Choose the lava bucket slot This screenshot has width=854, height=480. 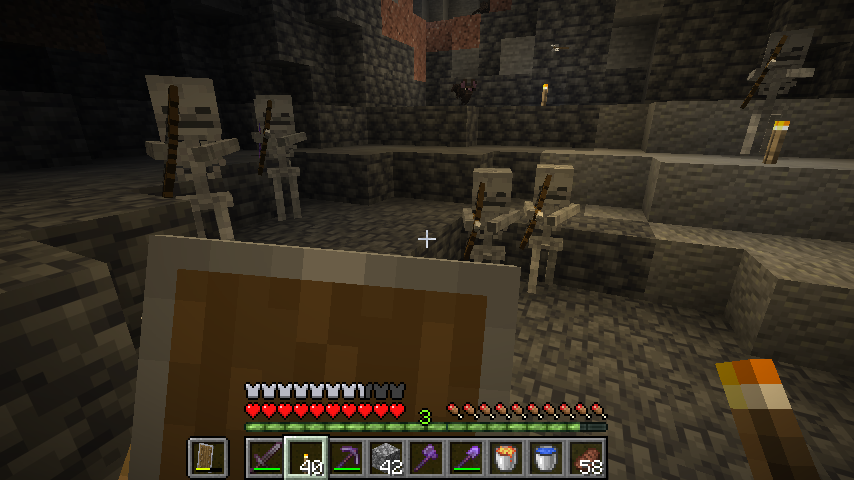click(505, 458)
